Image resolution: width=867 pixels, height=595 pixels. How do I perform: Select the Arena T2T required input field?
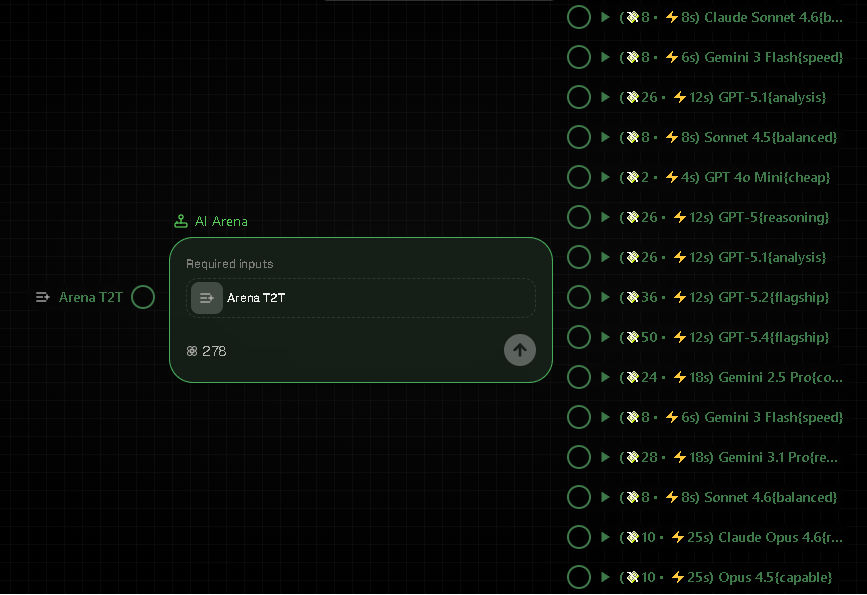[361, 298]
